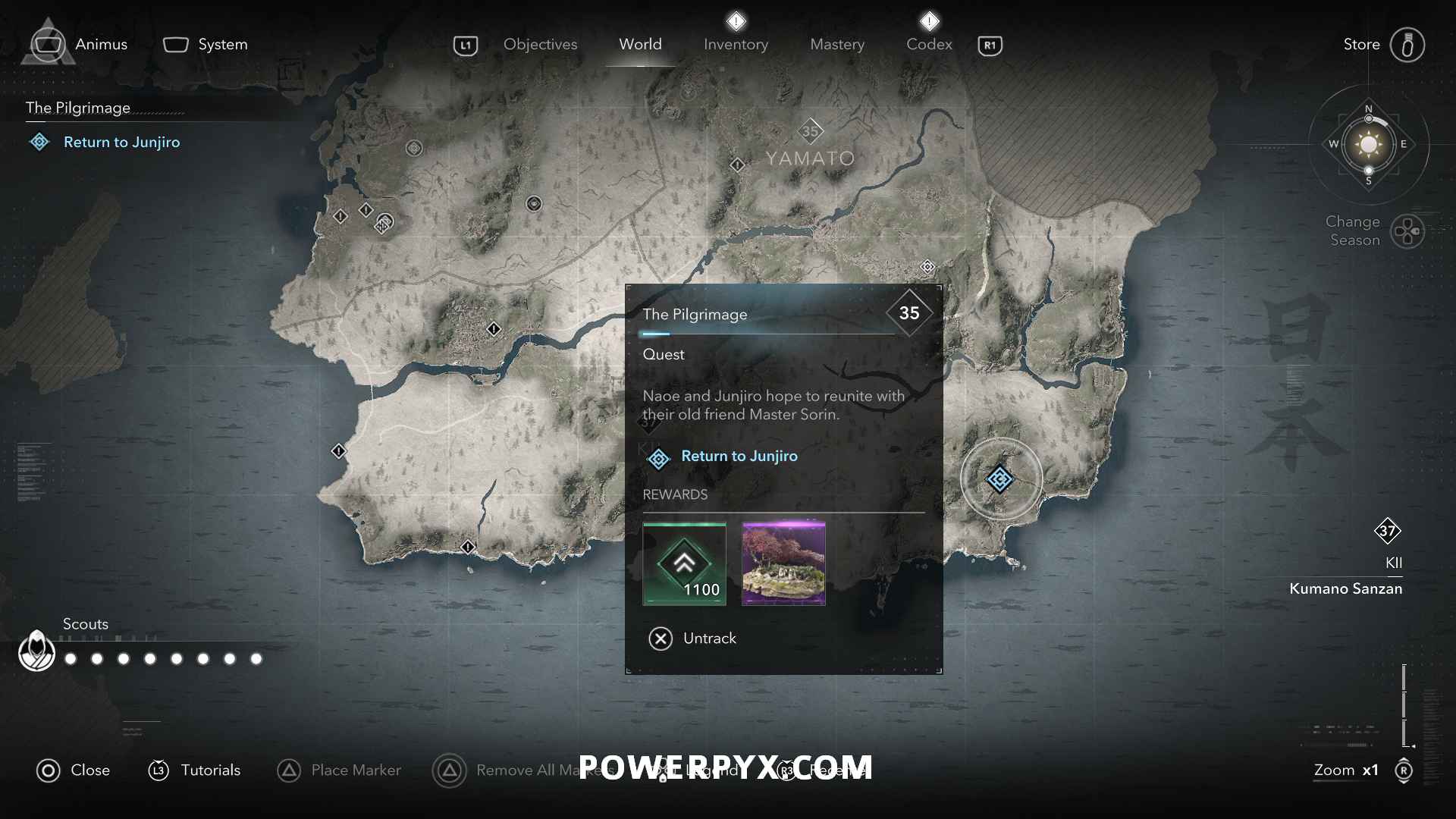Select the 1100 XP reward tile
The width and height of the screenshot is (1456, 819).
click(684, 563)
